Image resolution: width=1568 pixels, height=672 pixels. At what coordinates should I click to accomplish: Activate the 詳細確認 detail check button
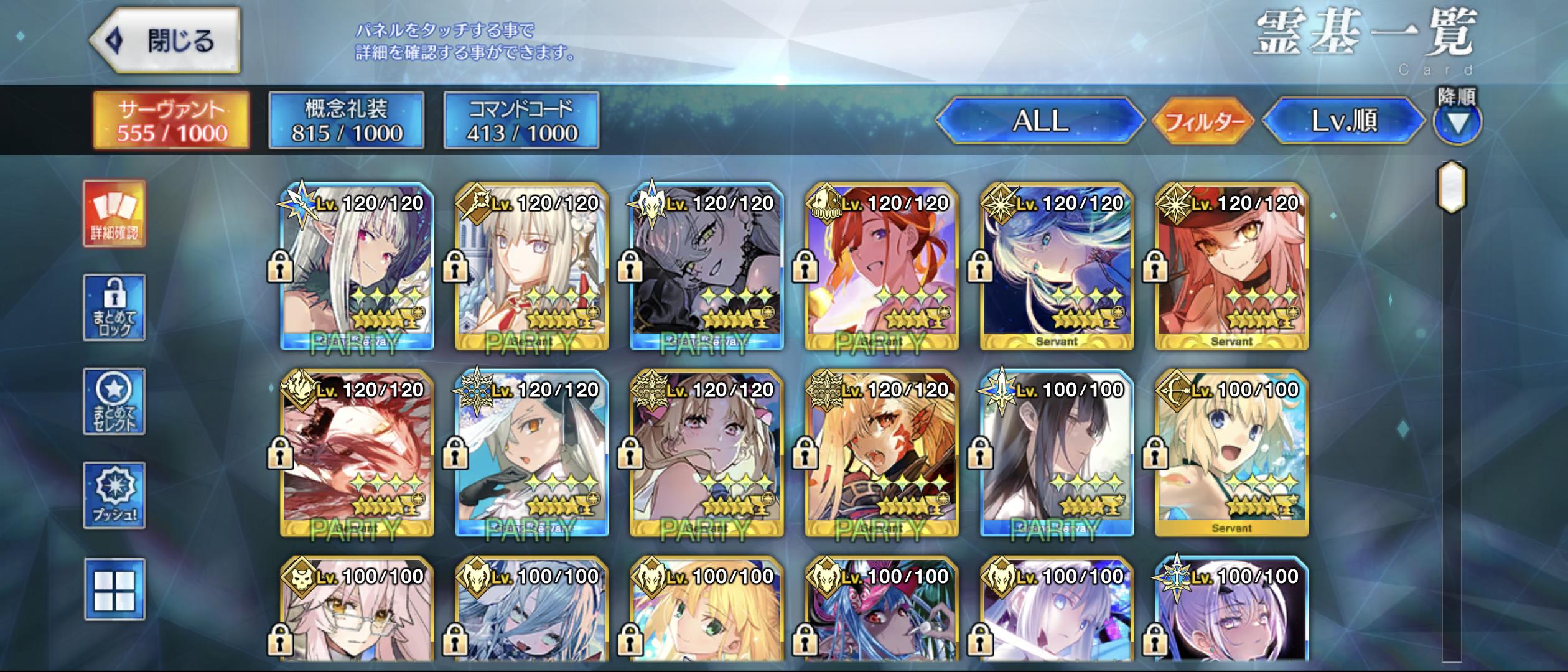[x=114, y=214]
